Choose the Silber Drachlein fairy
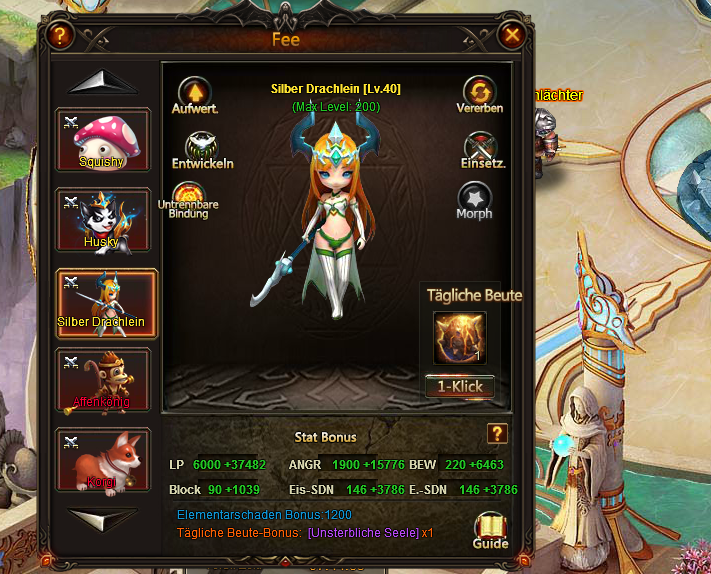 pyautogui.click(x=103, y=301)
